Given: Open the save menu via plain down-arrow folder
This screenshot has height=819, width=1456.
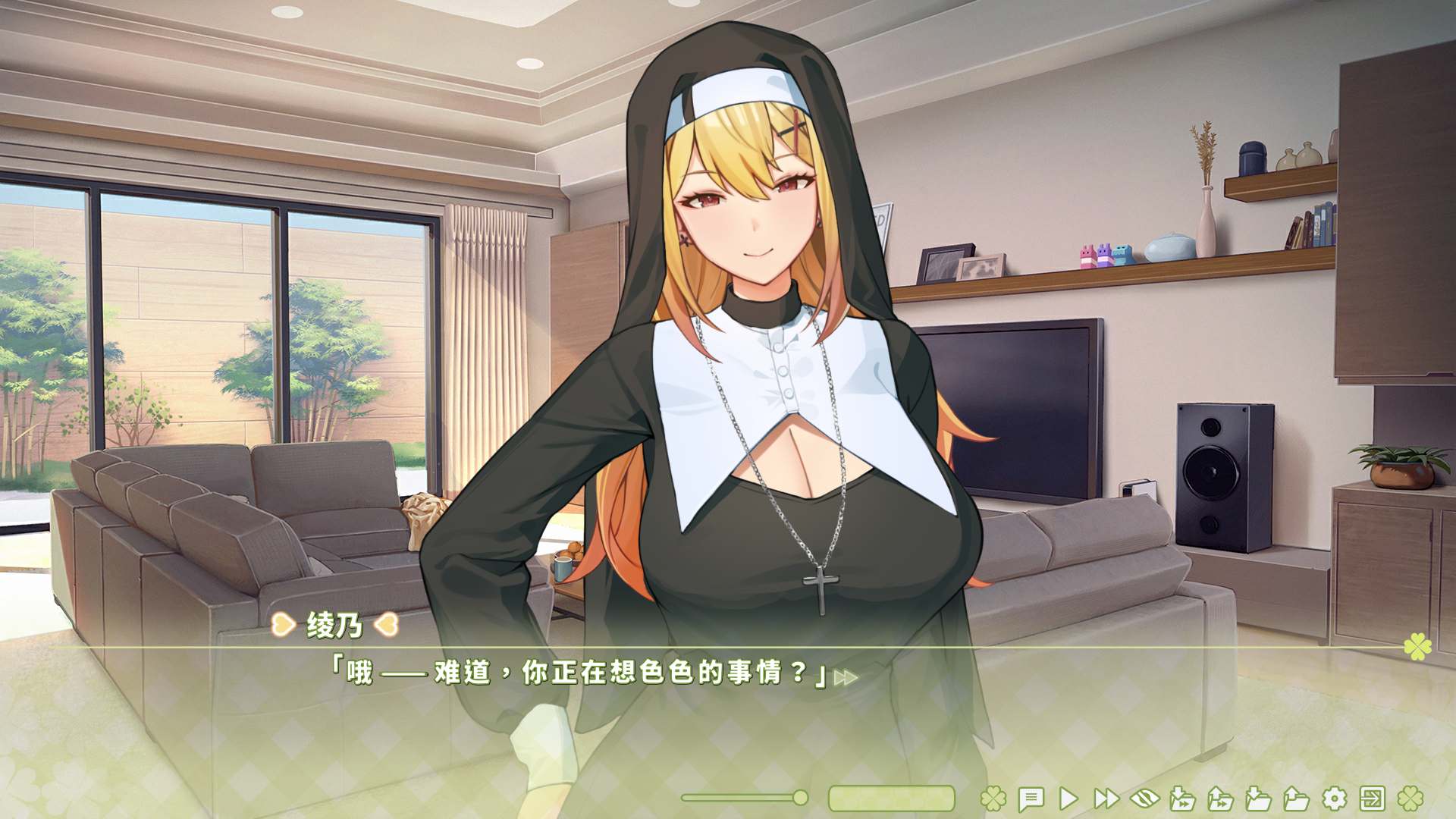Looking at the screenshot, I should 1258,799.
